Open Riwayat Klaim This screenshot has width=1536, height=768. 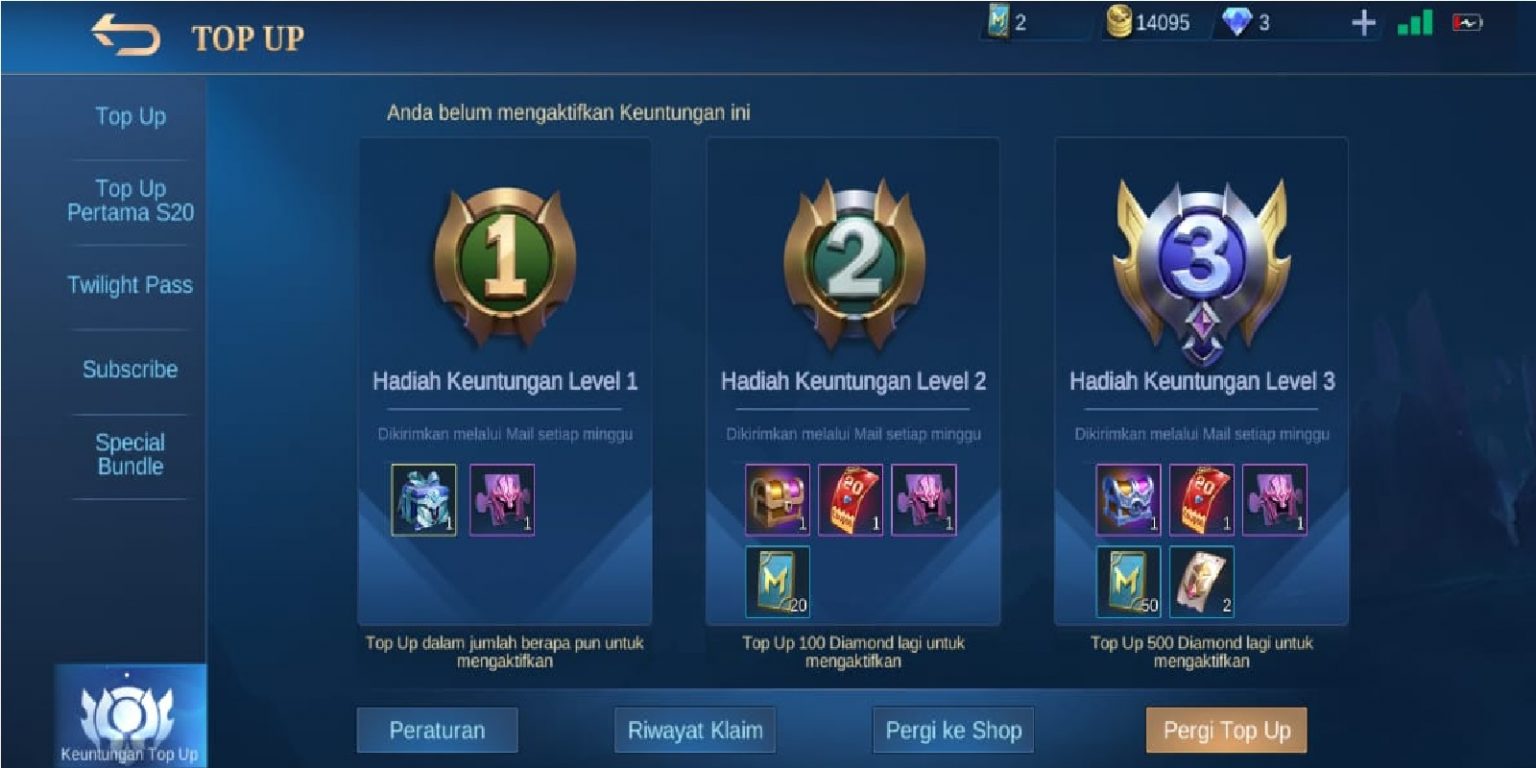pyautogui.click(x=695, y=730)
